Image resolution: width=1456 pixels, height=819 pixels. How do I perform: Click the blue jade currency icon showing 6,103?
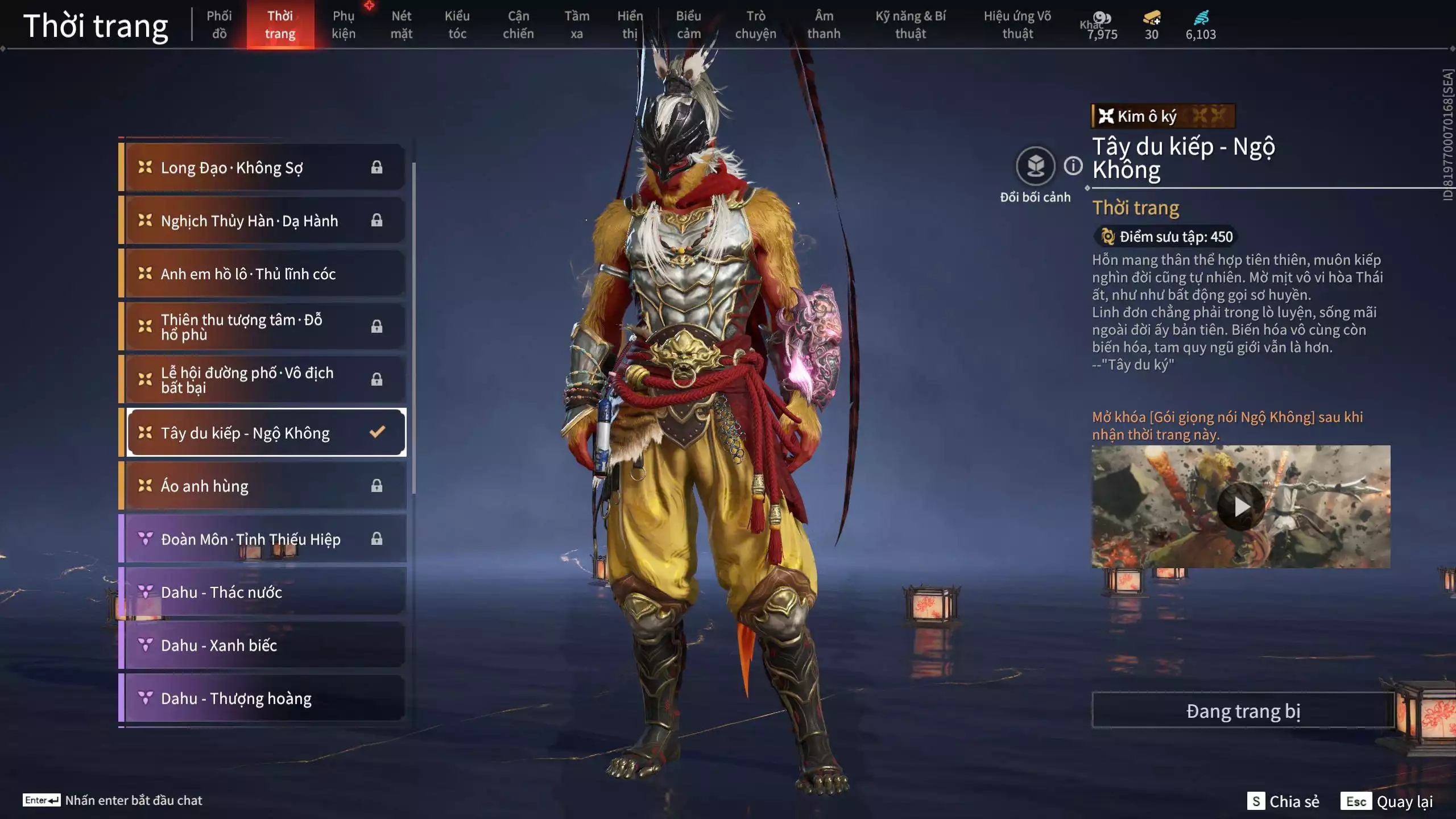pos(1200,20)
